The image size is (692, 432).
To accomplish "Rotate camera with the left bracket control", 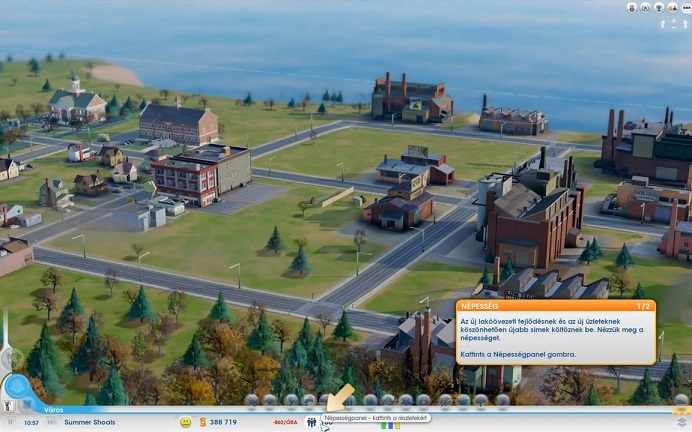I will pyautogui.click(x=661, y=23).
